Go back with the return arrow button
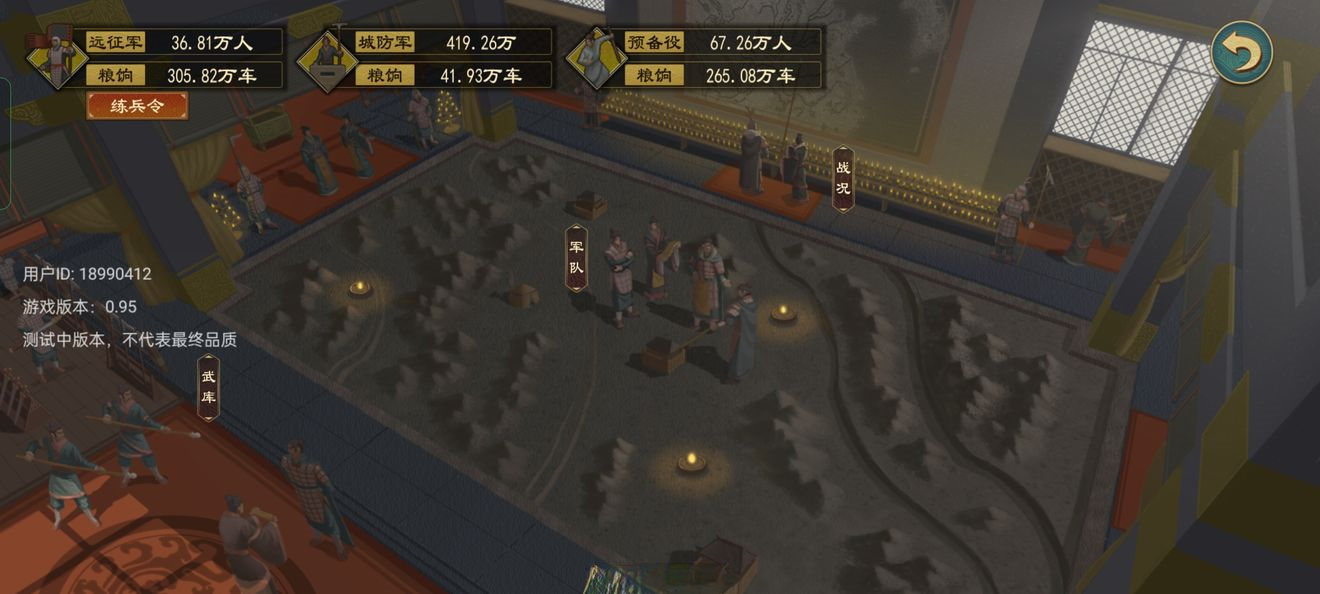The width and height of the screenshot is (1320, 594). [x=1241, y=52]
